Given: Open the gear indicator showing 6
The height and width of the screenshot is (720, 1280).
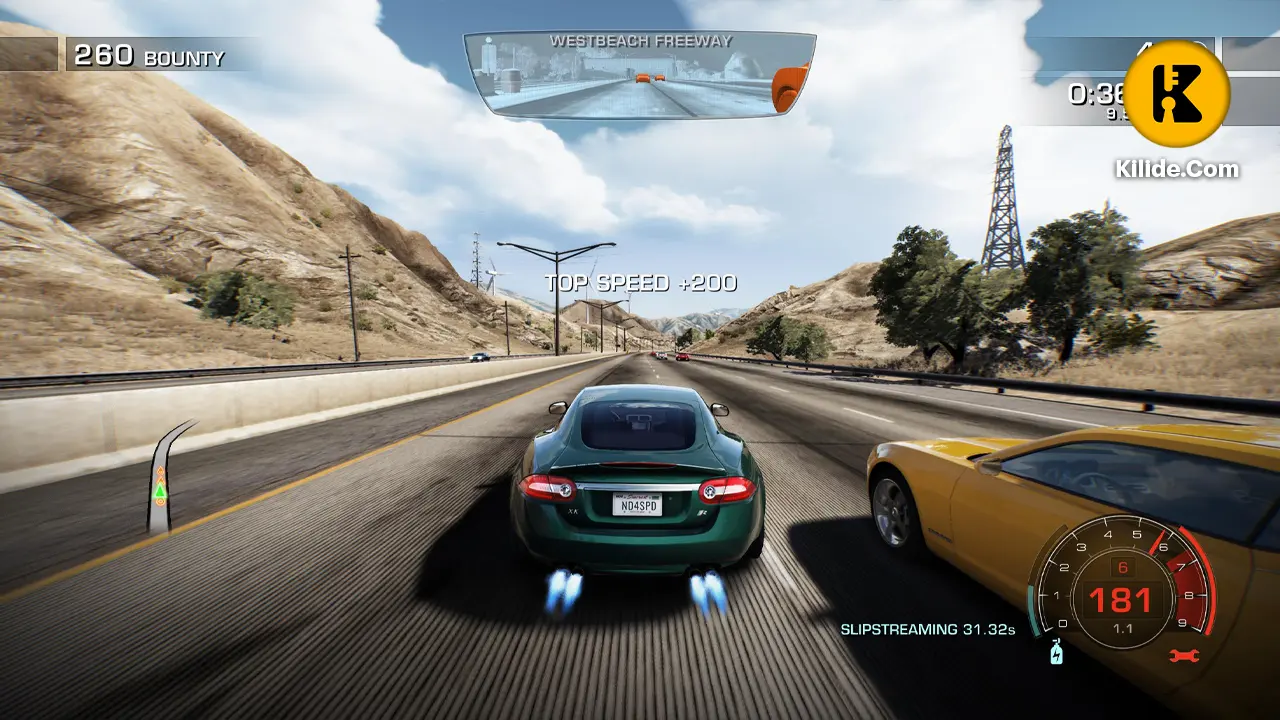Looking at the screenshot, I should [x=1122, y=566].
